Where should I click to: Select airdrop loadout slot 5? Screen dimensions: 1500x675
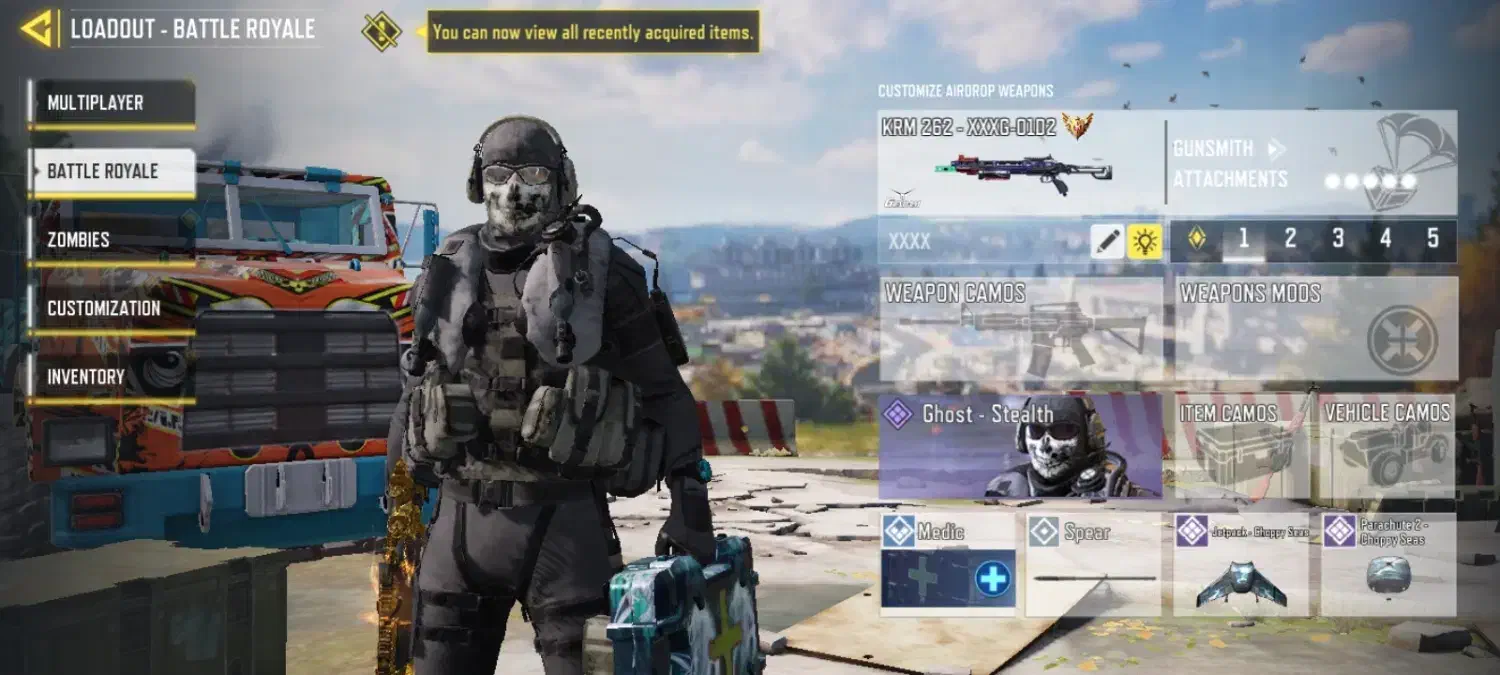(1433, 239)
